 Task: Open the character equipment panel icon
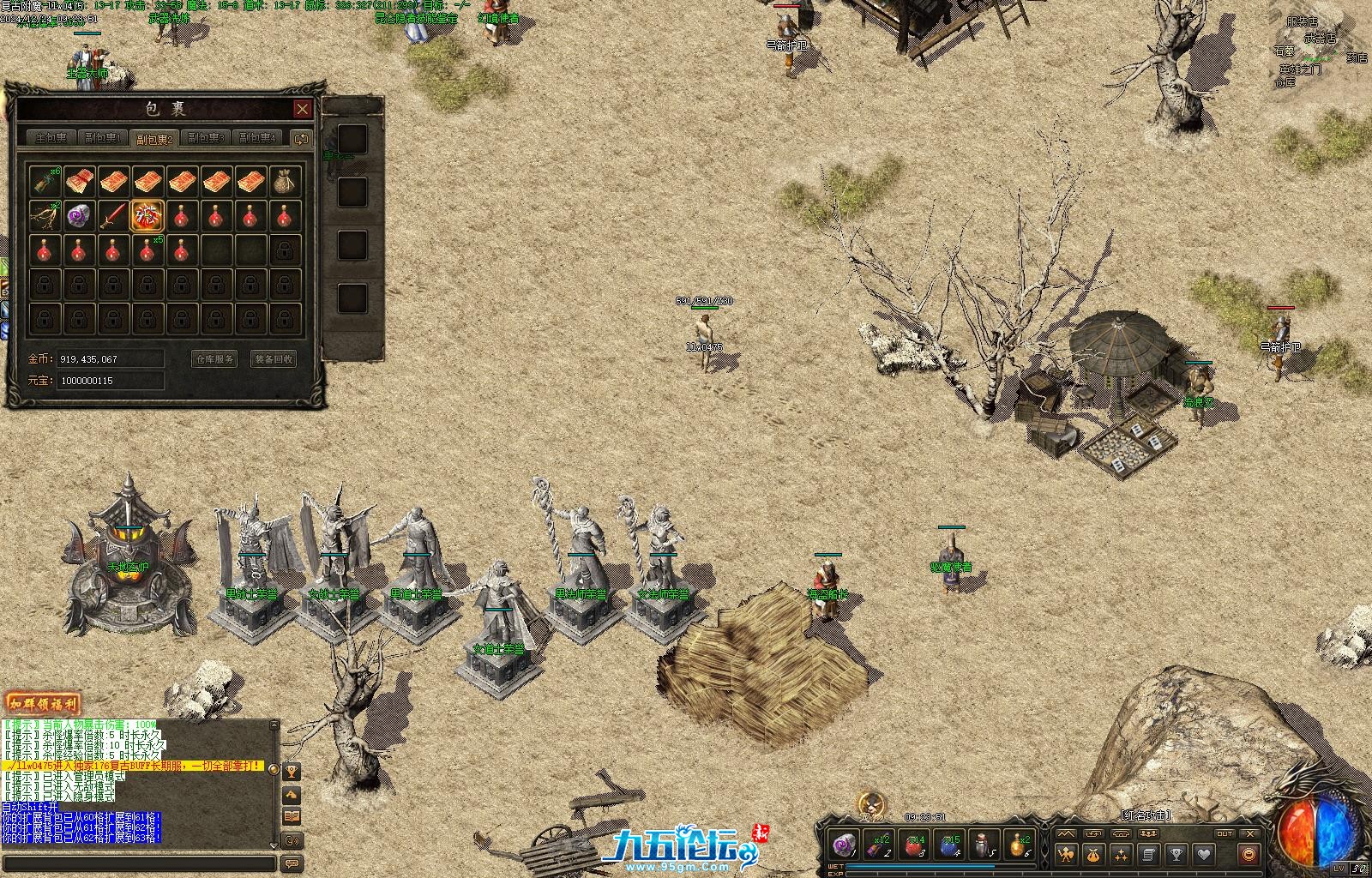[1066, 854]
